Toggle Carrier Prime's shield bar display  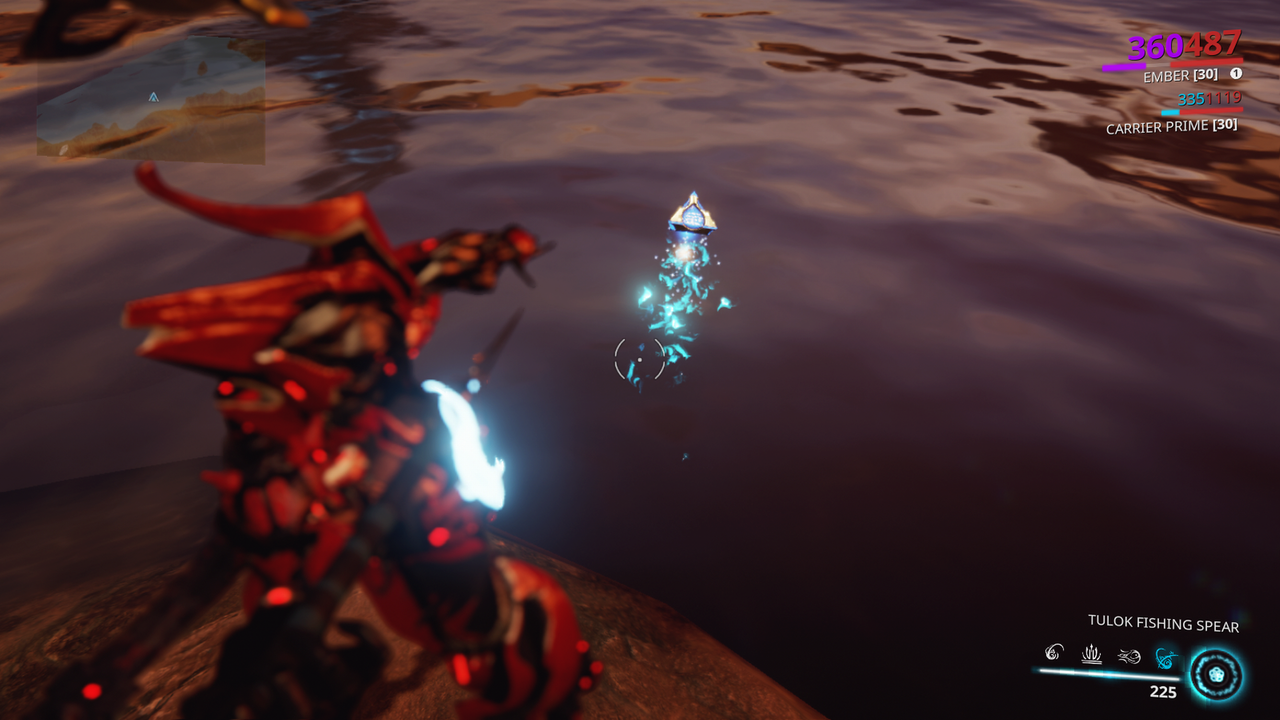point(1171,112)
